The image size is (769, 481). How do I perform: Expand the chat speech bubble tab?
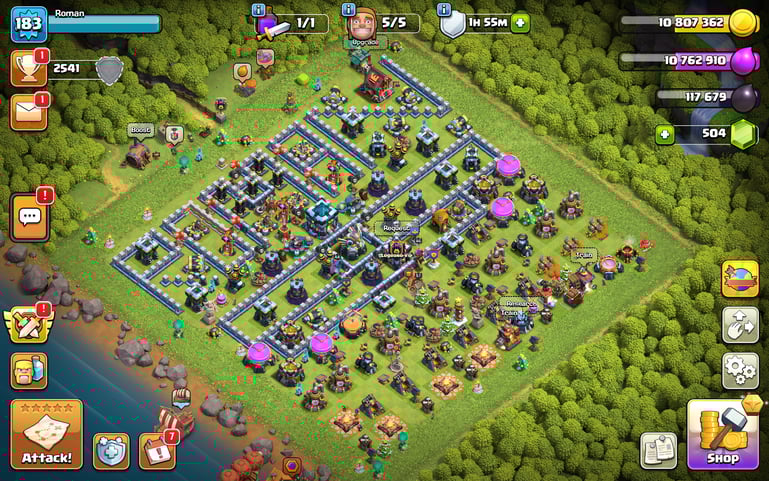[29, 216]
